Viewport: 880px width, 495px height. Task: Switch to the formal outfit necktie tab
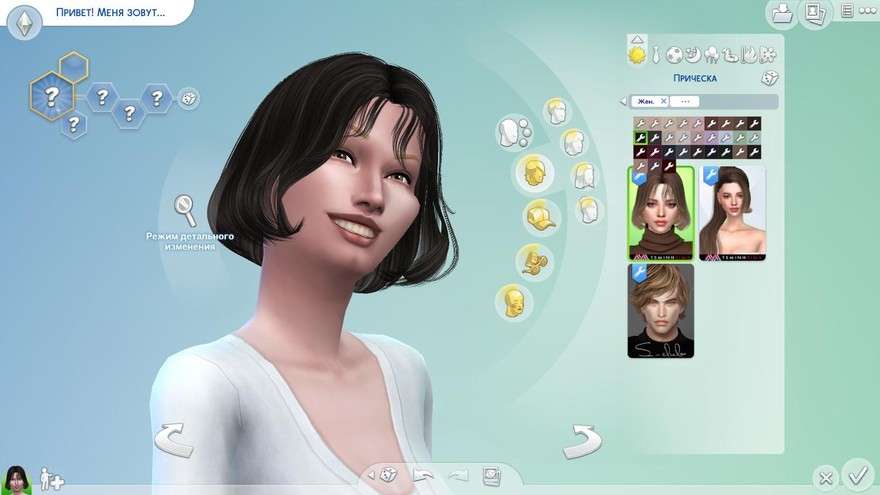(654, 55)
